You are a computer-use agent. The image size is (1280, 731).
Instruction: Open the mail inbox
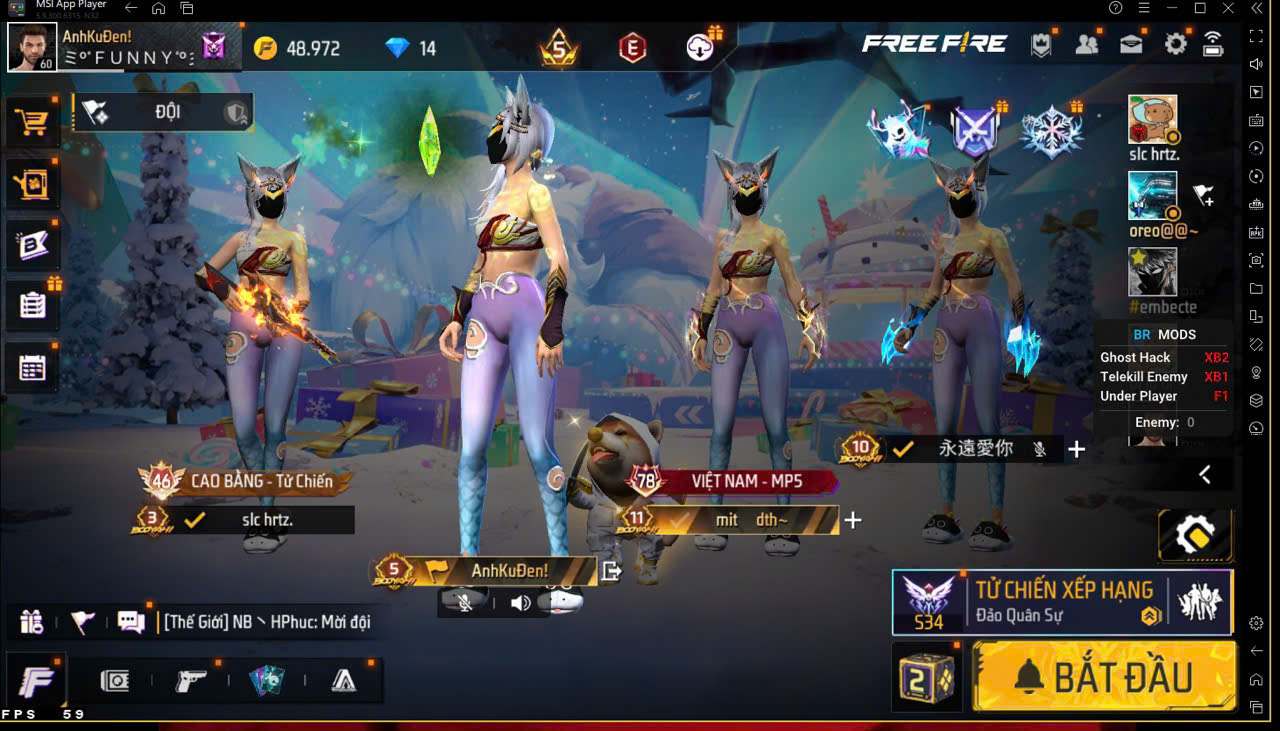tap(1131, 45)
